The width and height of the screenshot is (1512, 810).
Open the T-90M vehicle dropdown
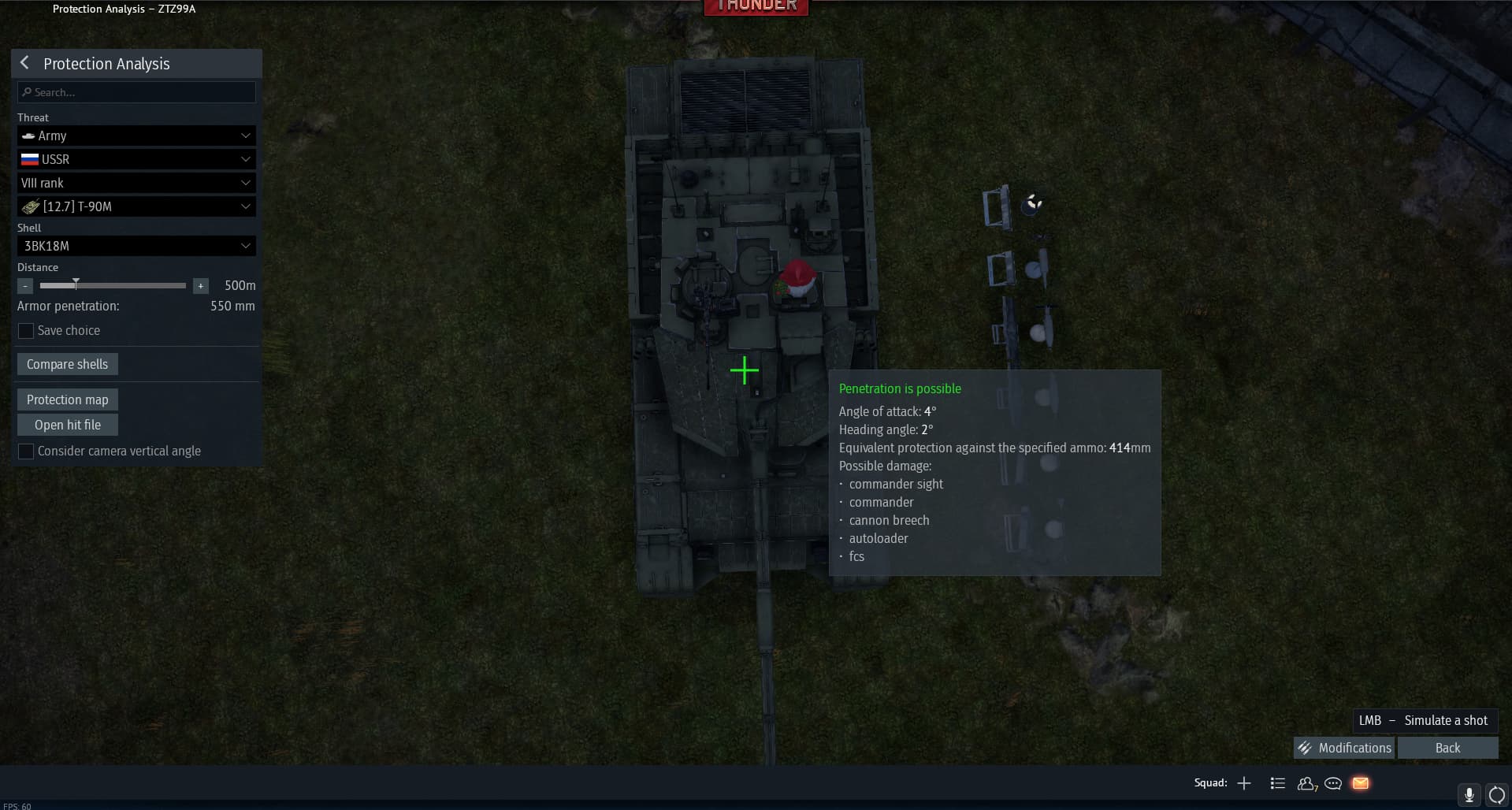(136, 206)
